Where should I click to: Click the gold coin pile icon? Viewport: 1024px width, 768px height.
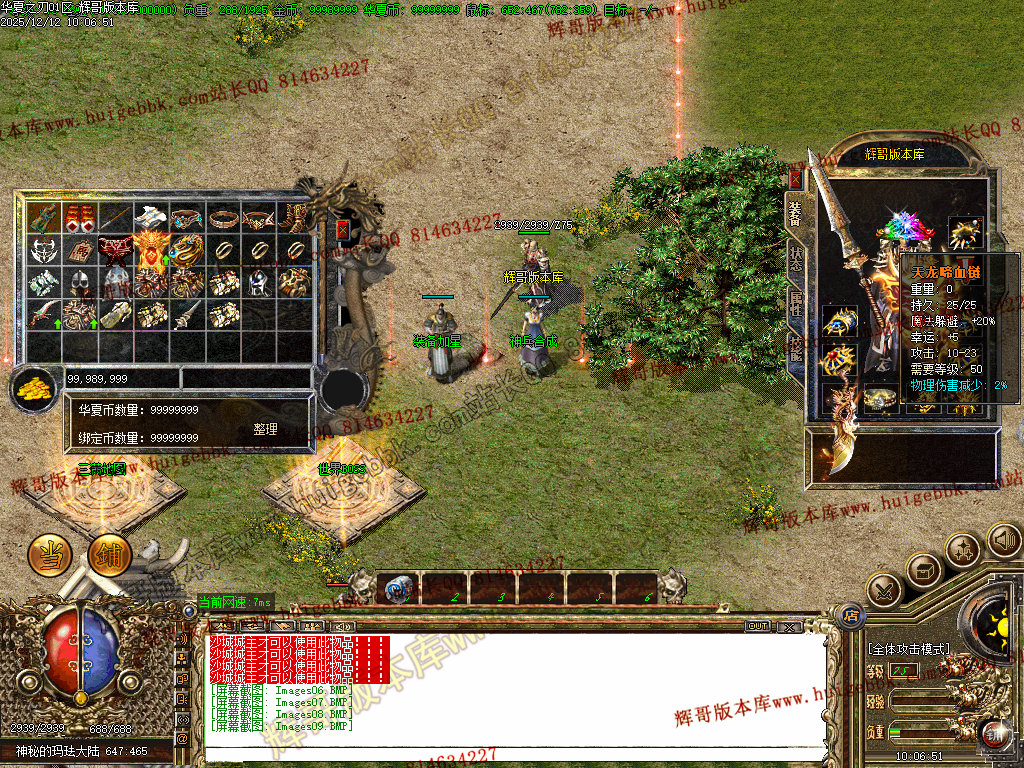pyautogui.click(x=33, y=388)
